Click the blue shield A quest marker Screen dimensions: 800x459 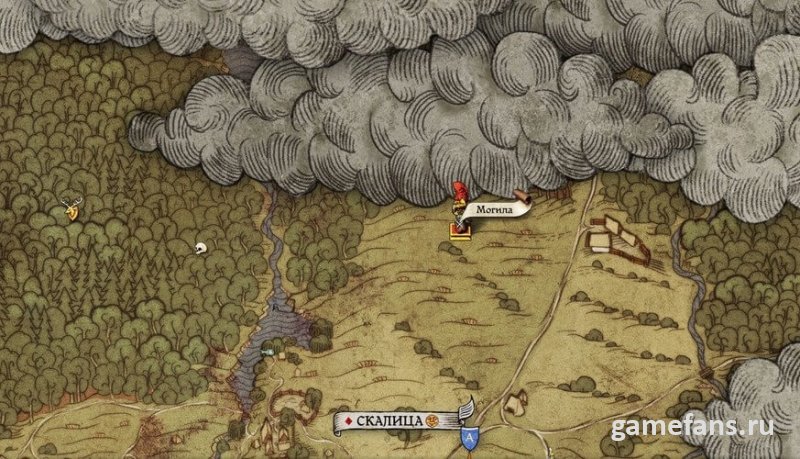[469, 437]
